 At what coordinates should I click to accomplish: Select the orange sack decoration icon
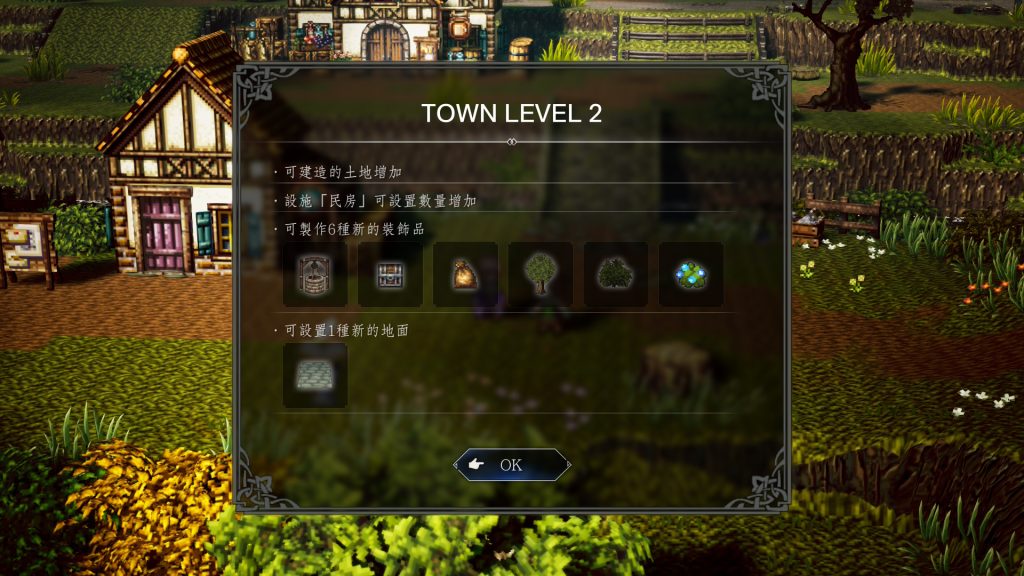[465, 274]
